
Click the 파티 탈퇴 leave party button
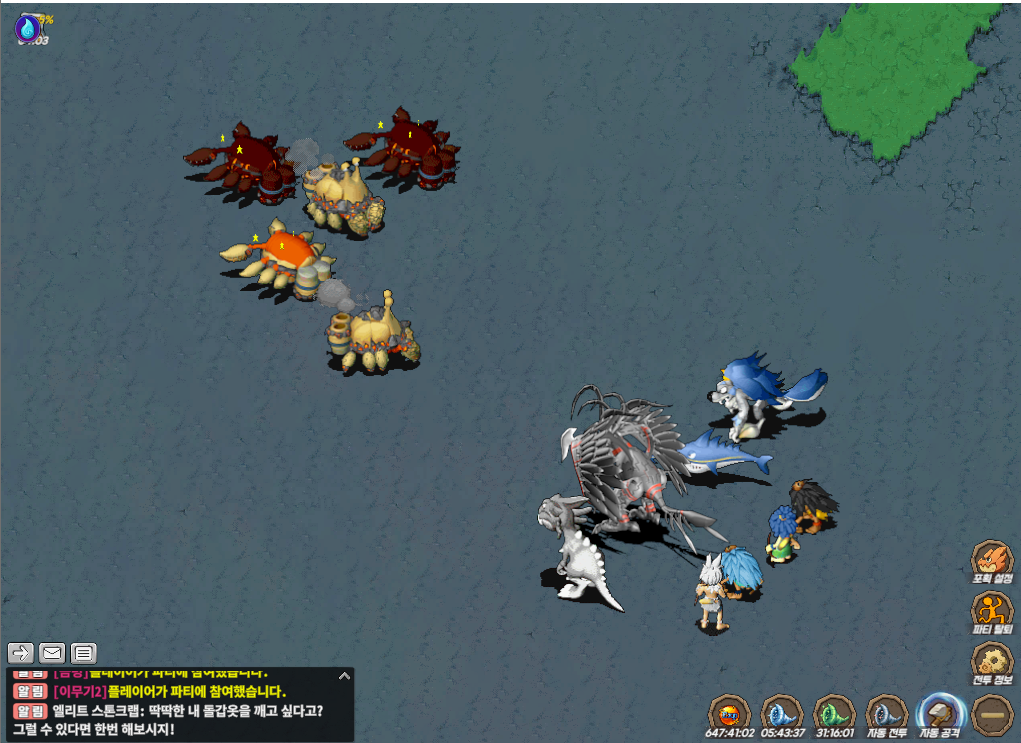pos(991,611)
